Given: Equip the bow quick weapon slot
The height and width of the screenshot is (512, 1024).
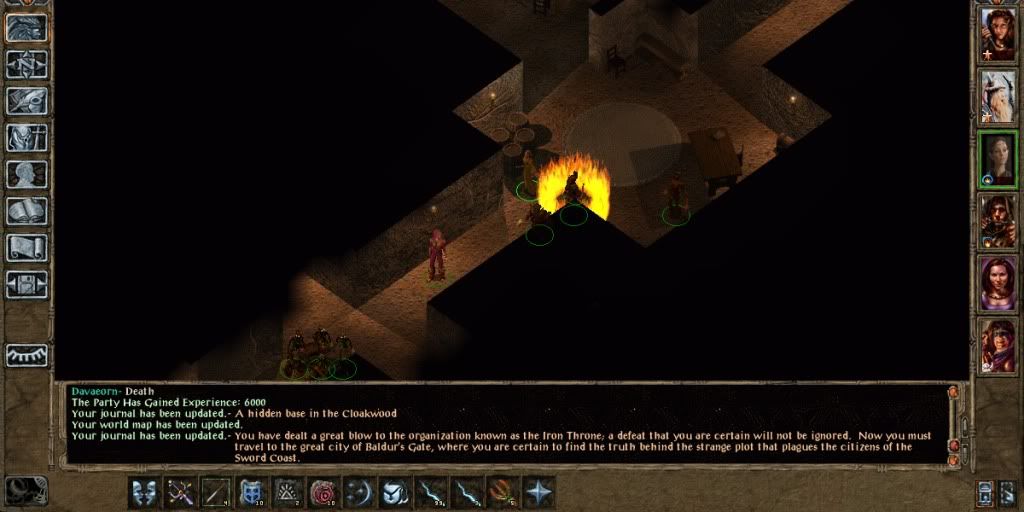Looking at the screenshot, I should [181, 492].
